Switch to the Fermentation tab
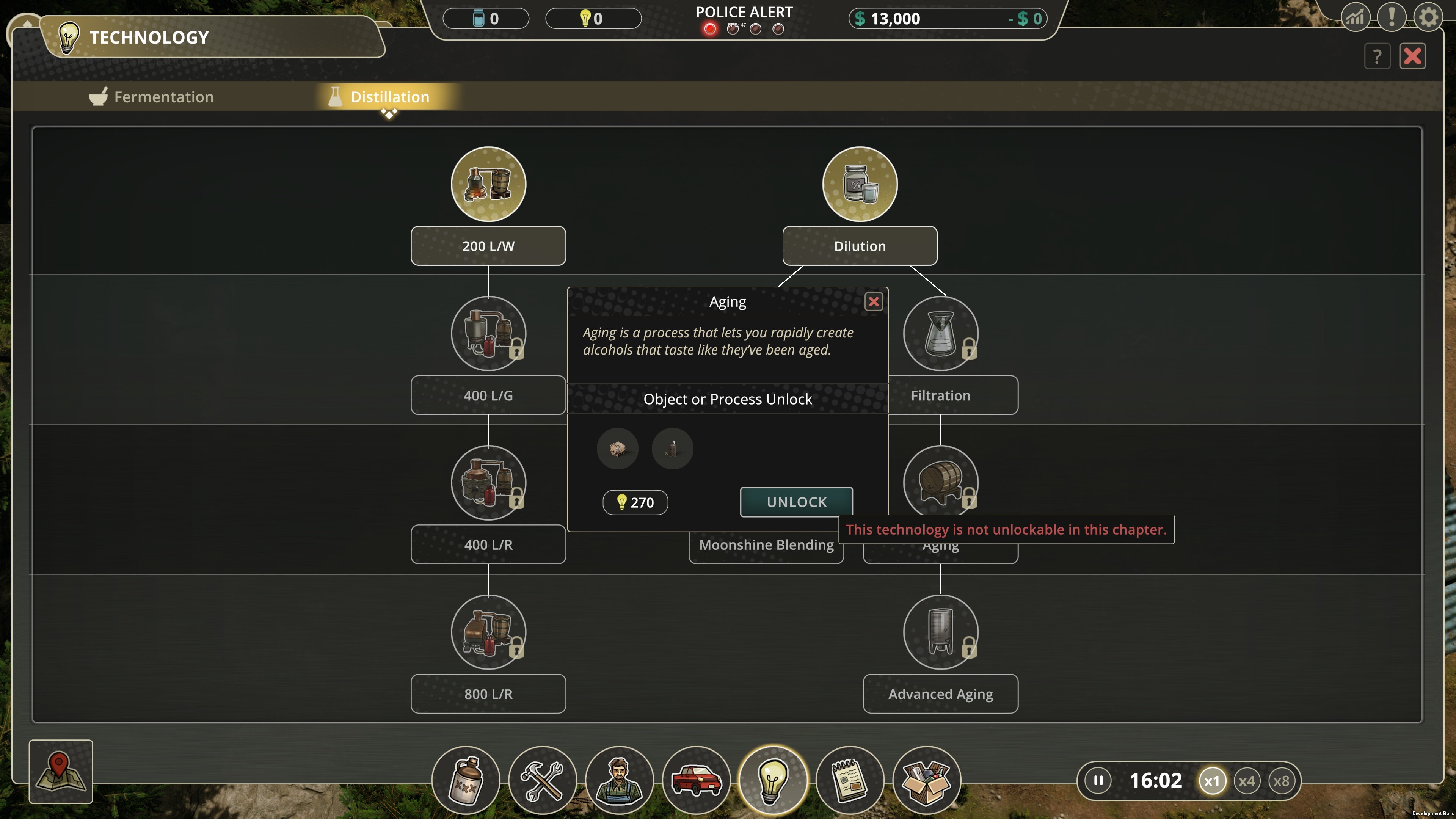The height and width of the screenshot is (819, 1456). (152, 97)
